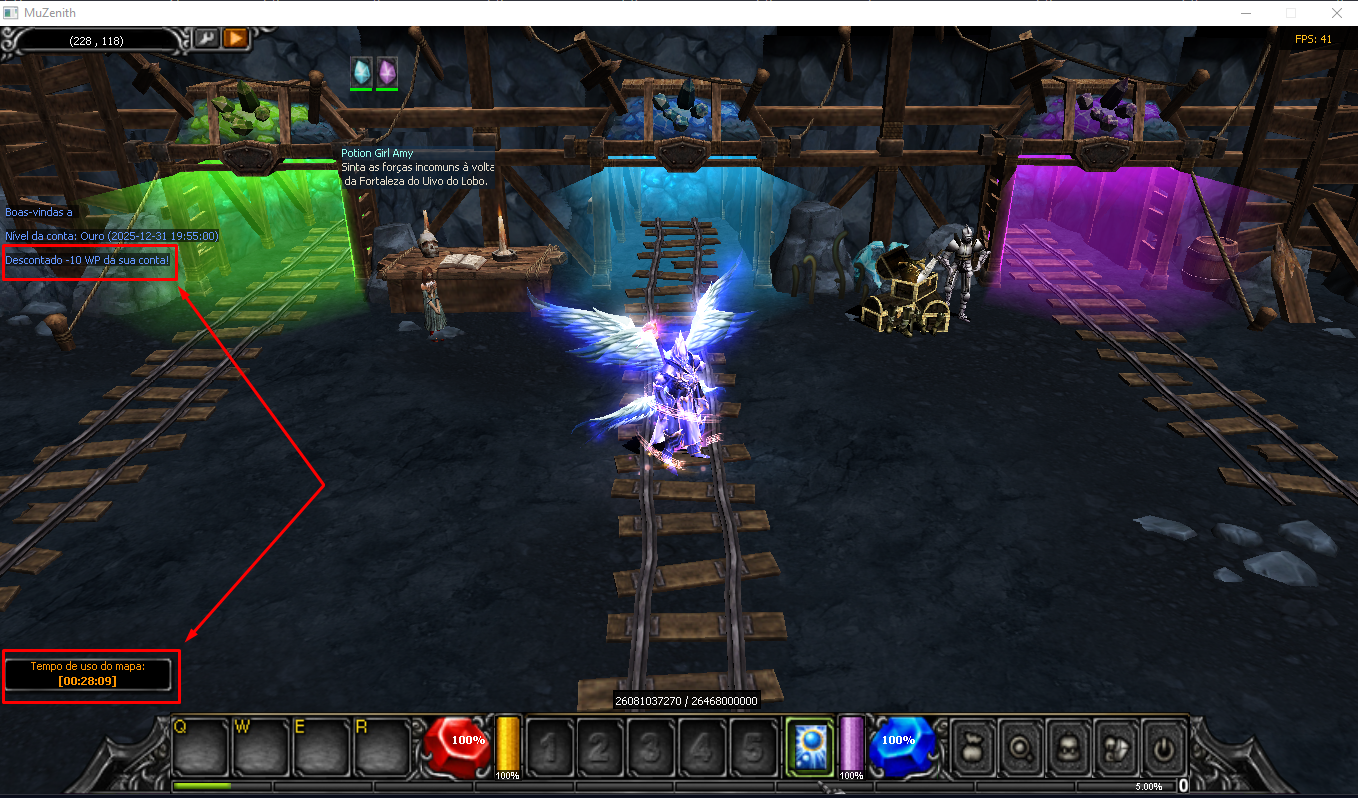Toggle the purple crystal buff icon
The height and width of the screenshot is (798, 1358).
[x=386, y=72]
